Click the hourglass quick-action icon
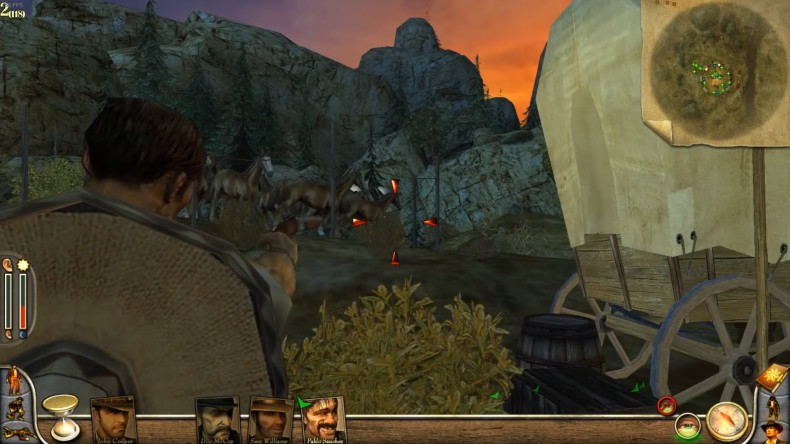Image resolution: width=790 pixels, height=444 pixels. click(x=61, y=415)
